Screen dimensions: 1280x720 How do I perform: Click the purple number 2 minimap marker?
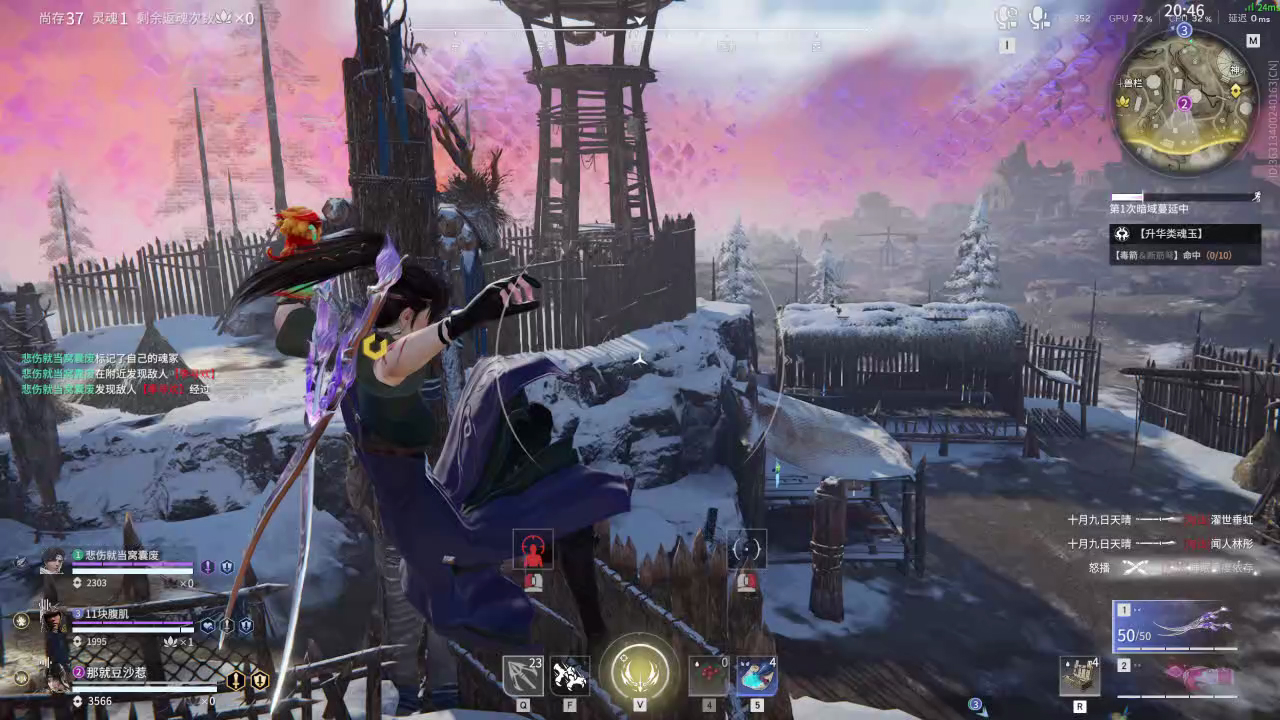pos(1184,103)
